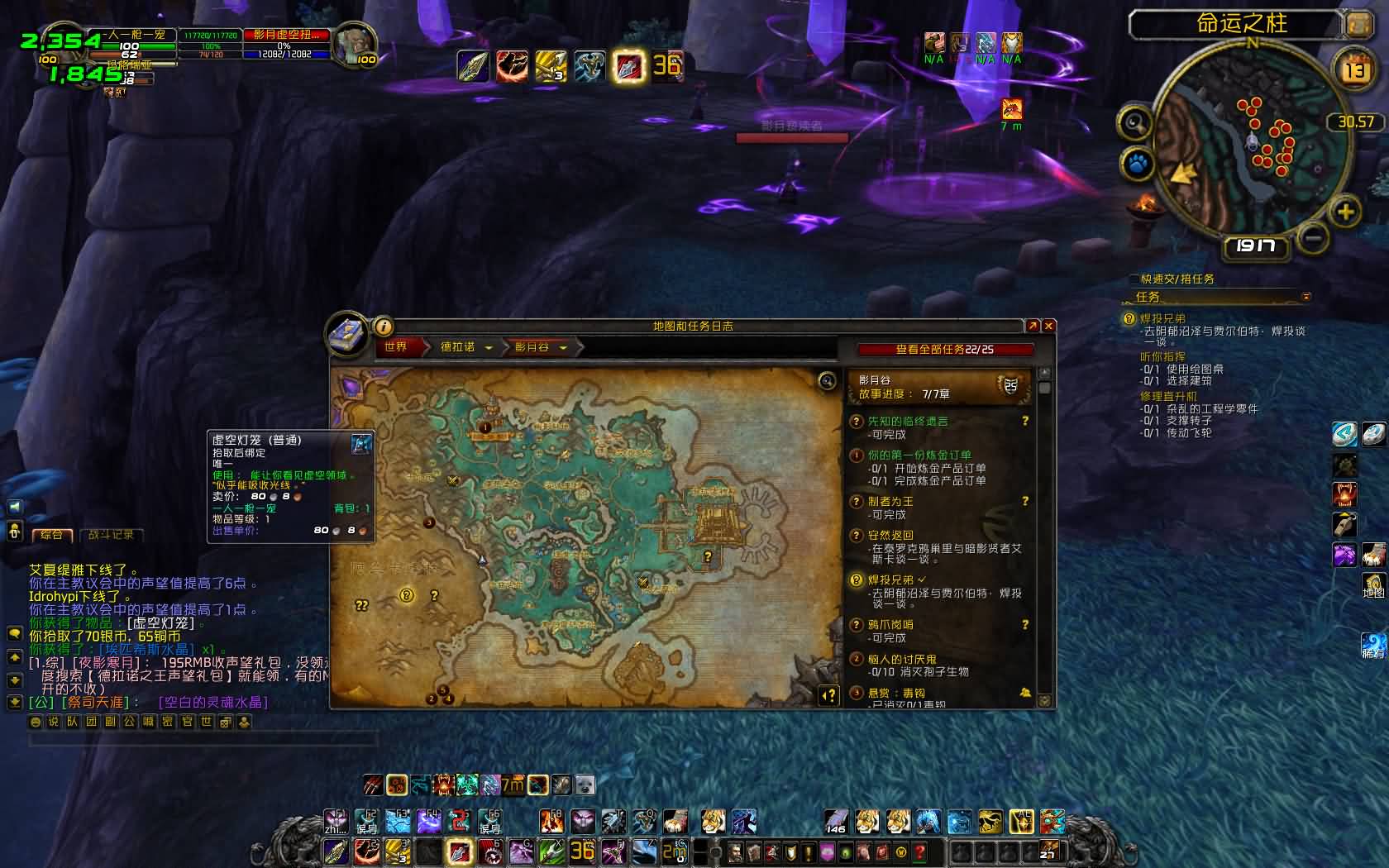
Task: Switch to the 战斗记录 chat tab
Action: pos(111,535)
